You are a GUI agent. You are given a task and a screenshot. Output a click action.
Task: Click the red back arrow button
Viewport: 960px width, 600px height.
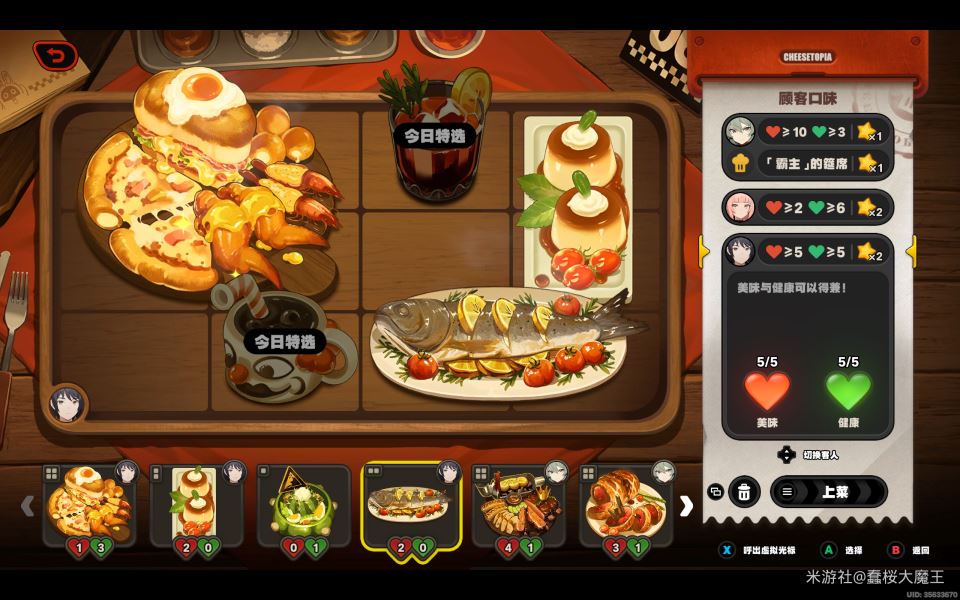[x=55, y=55]
